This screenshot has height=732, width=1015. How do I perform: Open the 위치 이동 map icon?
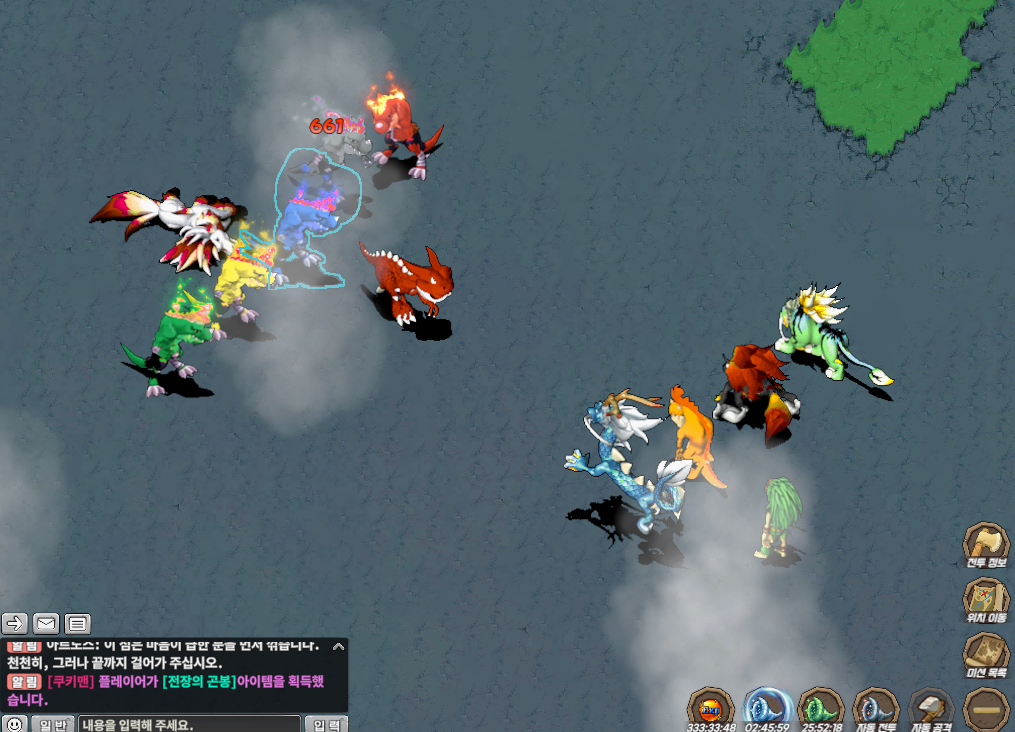click(x=985, y=601)
